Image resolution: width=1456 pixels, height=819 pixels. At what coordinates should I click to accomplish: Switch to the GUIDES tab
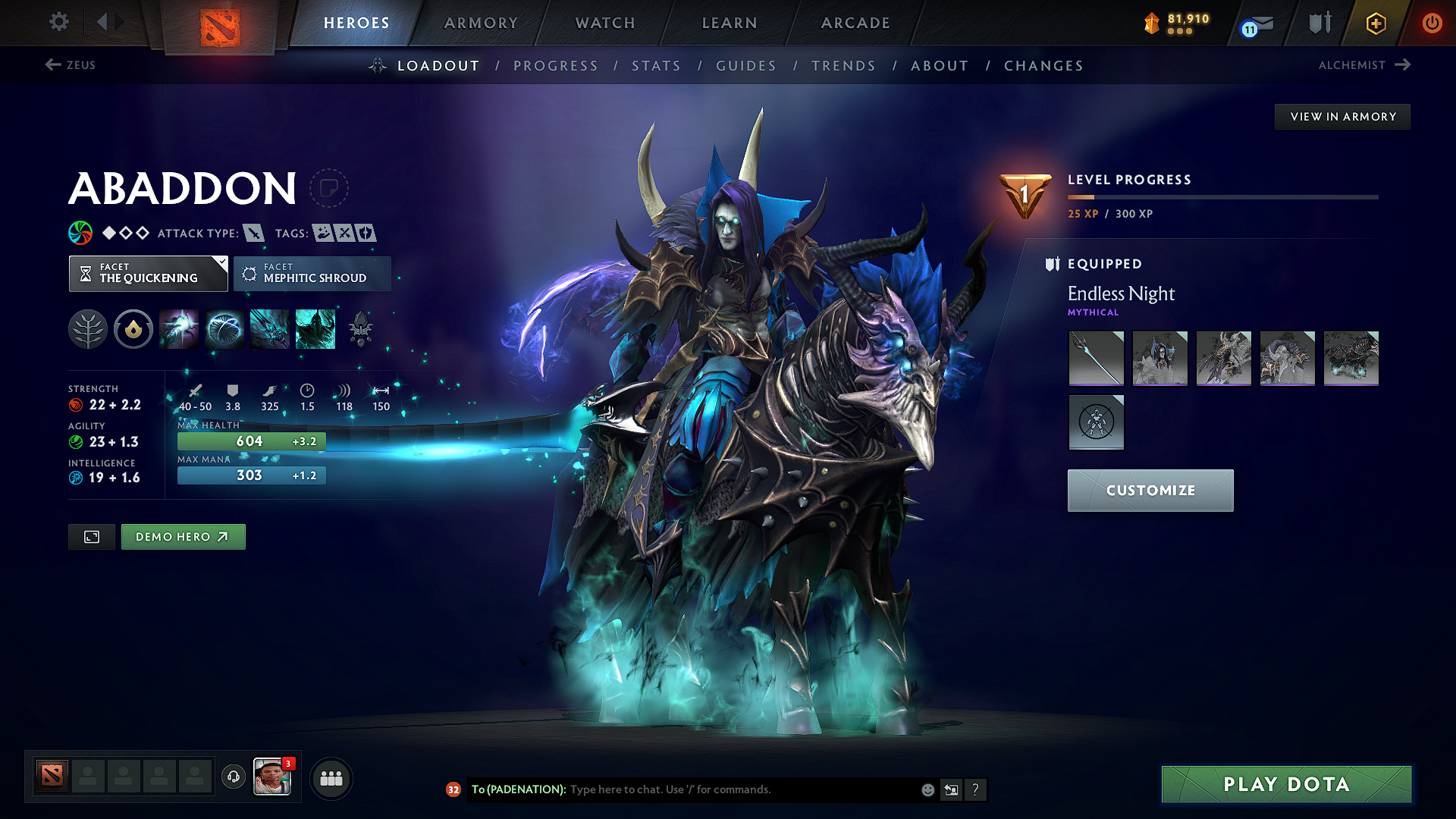tap(745, 65)
